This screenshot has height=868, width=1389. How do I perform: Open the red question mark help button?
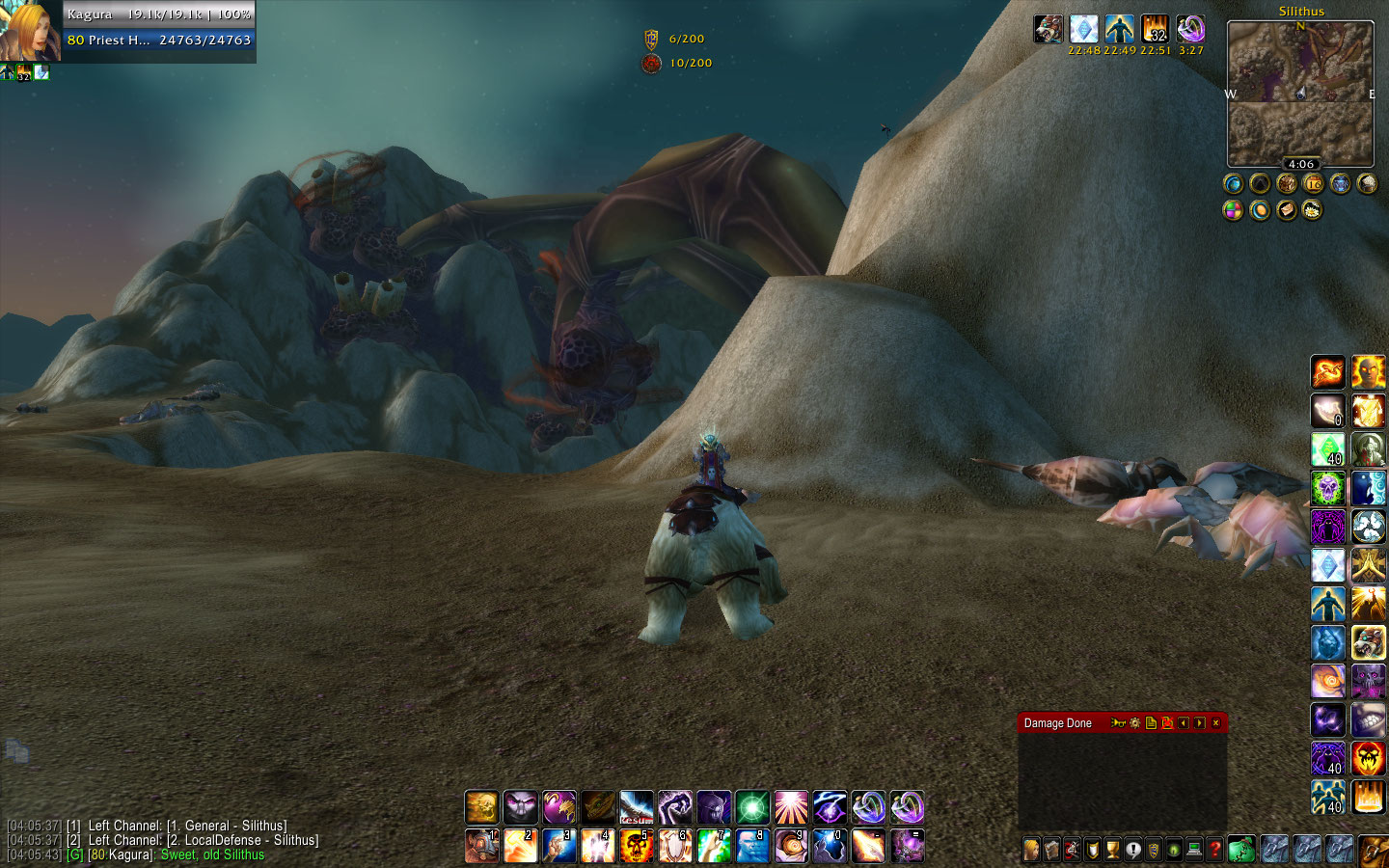(x=1215, y=850)
